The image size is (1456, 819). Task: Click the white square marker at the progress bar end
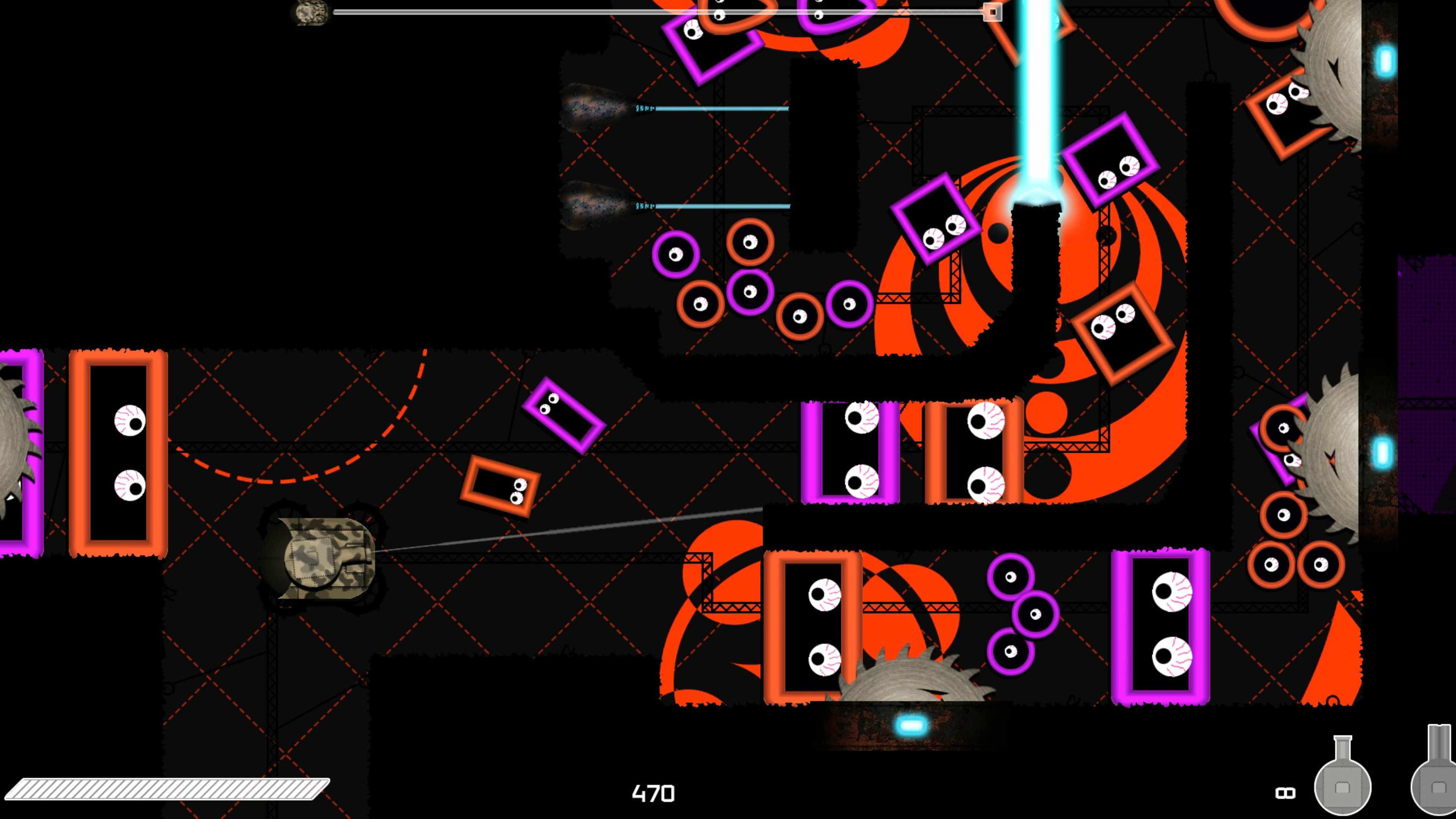(992, 11)
